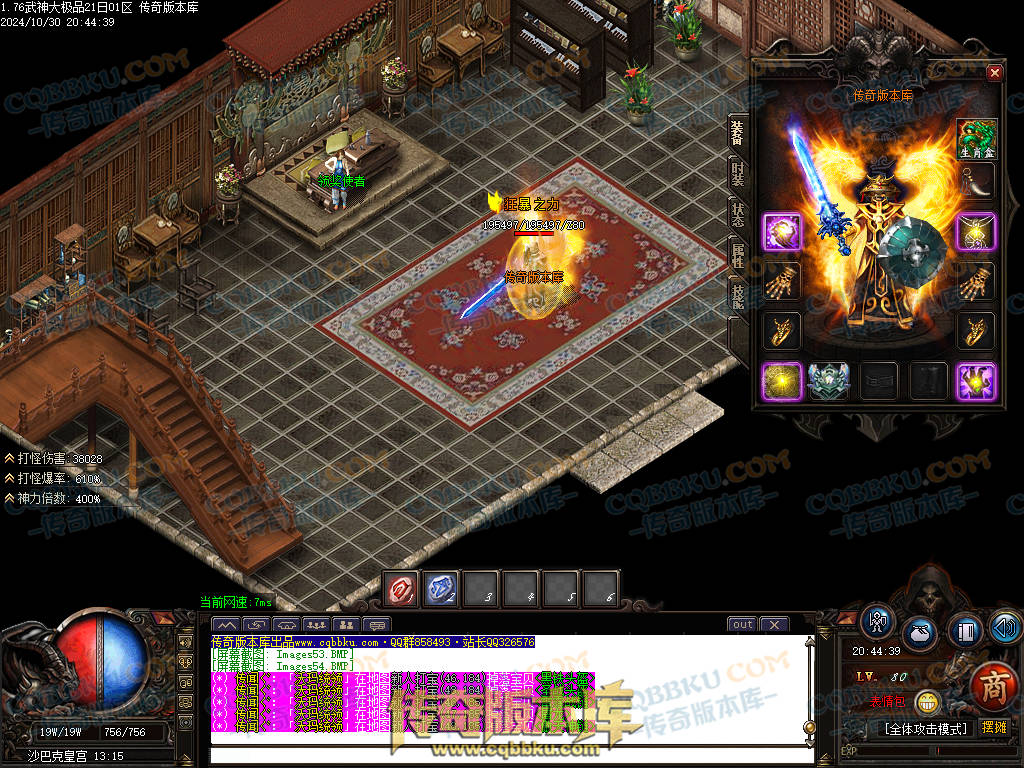This screenshot has width=1024, height=768.
Task: Open the 状态 (status) tab
Action: 737,213
